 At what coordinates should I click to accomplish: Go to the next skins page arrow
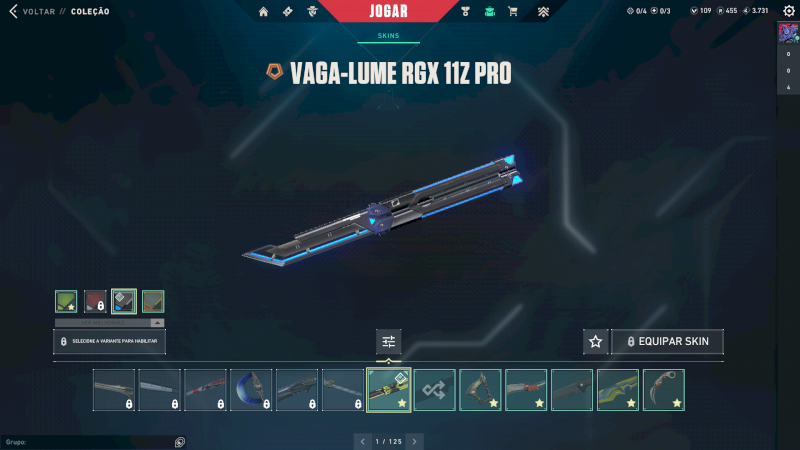(x=415, y=441)
